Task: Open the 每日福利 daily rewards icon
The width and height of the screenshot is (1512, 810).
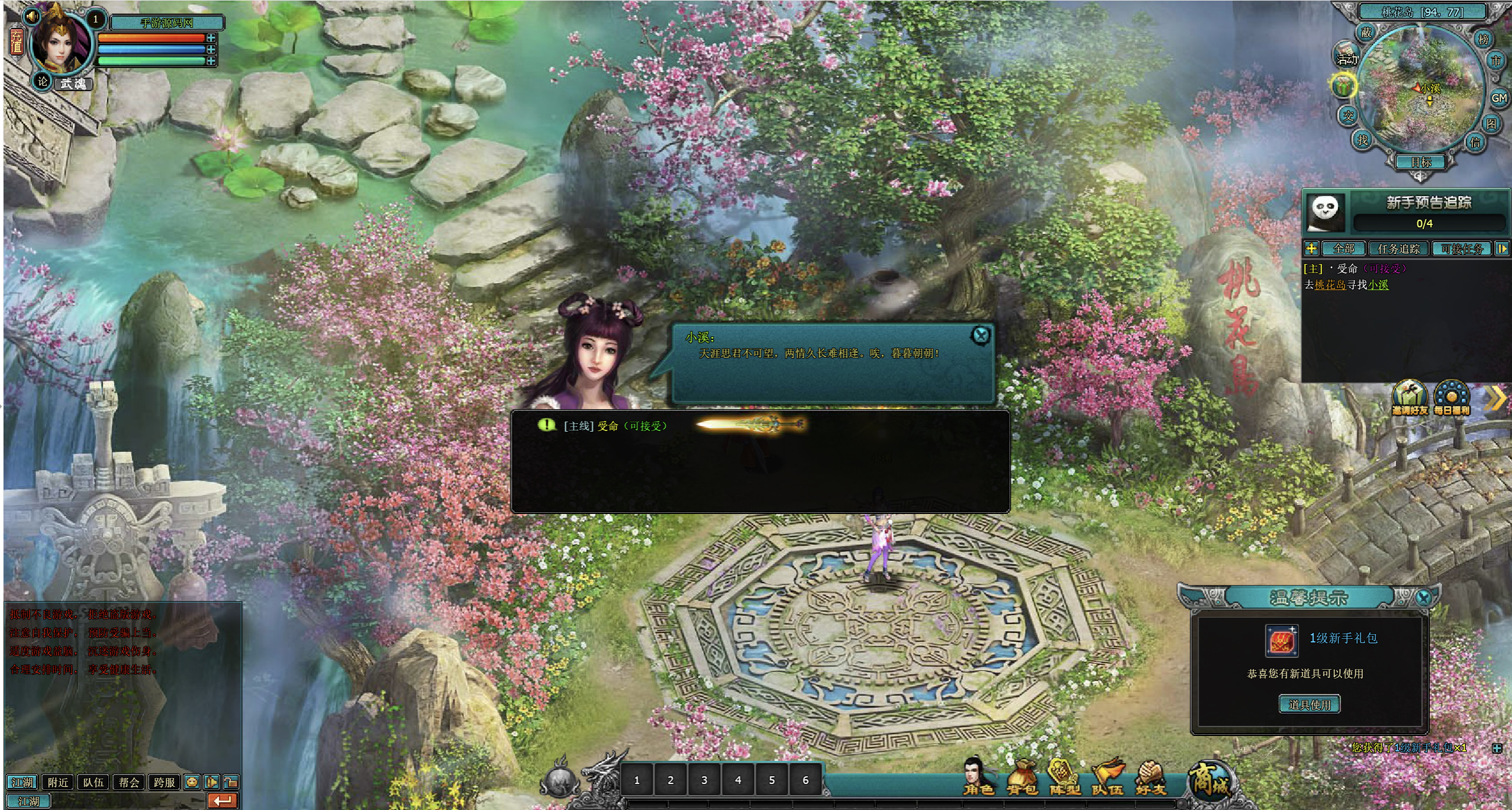Action: pyautogui.click(x=1451, y=398)
